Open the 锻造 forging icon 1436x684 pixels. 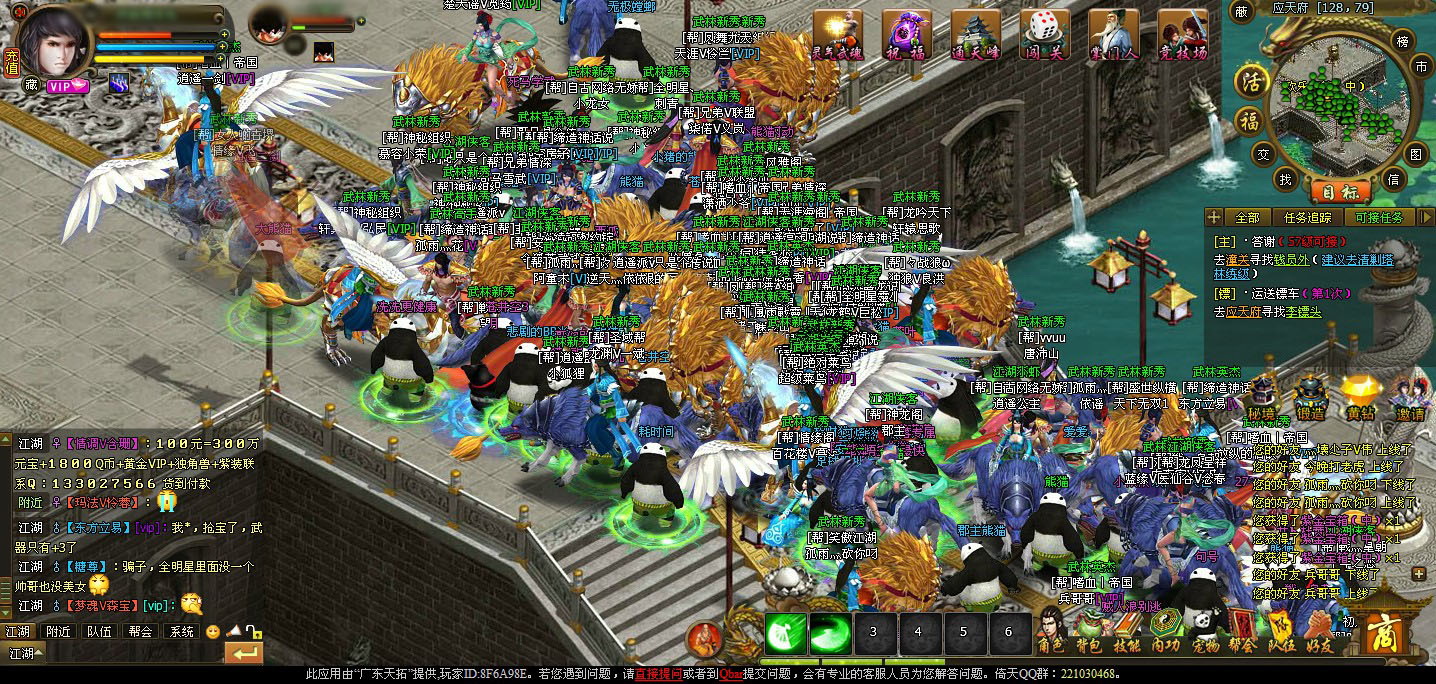point(1310,397)
